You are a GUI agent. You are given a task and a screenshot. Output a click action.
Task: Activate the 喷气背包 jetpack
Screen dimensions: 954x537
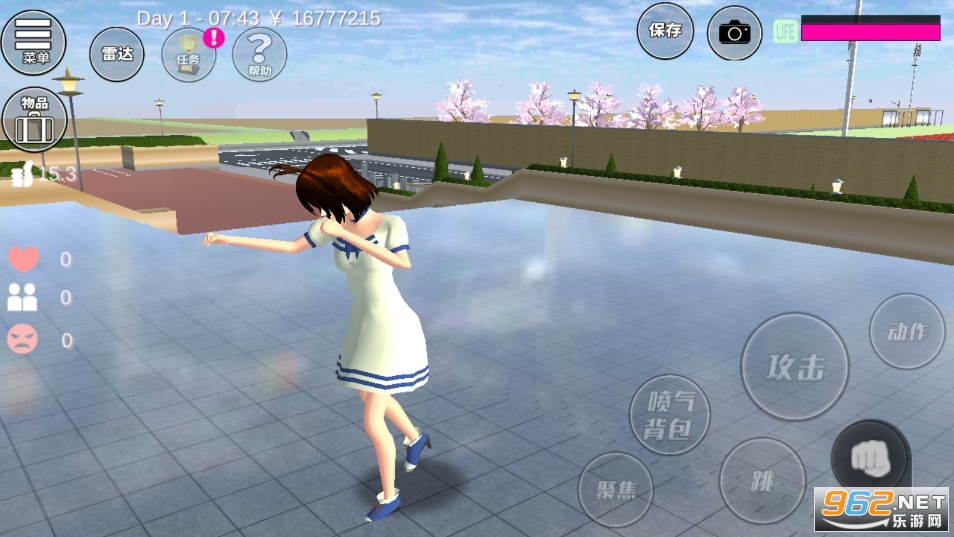669,414
